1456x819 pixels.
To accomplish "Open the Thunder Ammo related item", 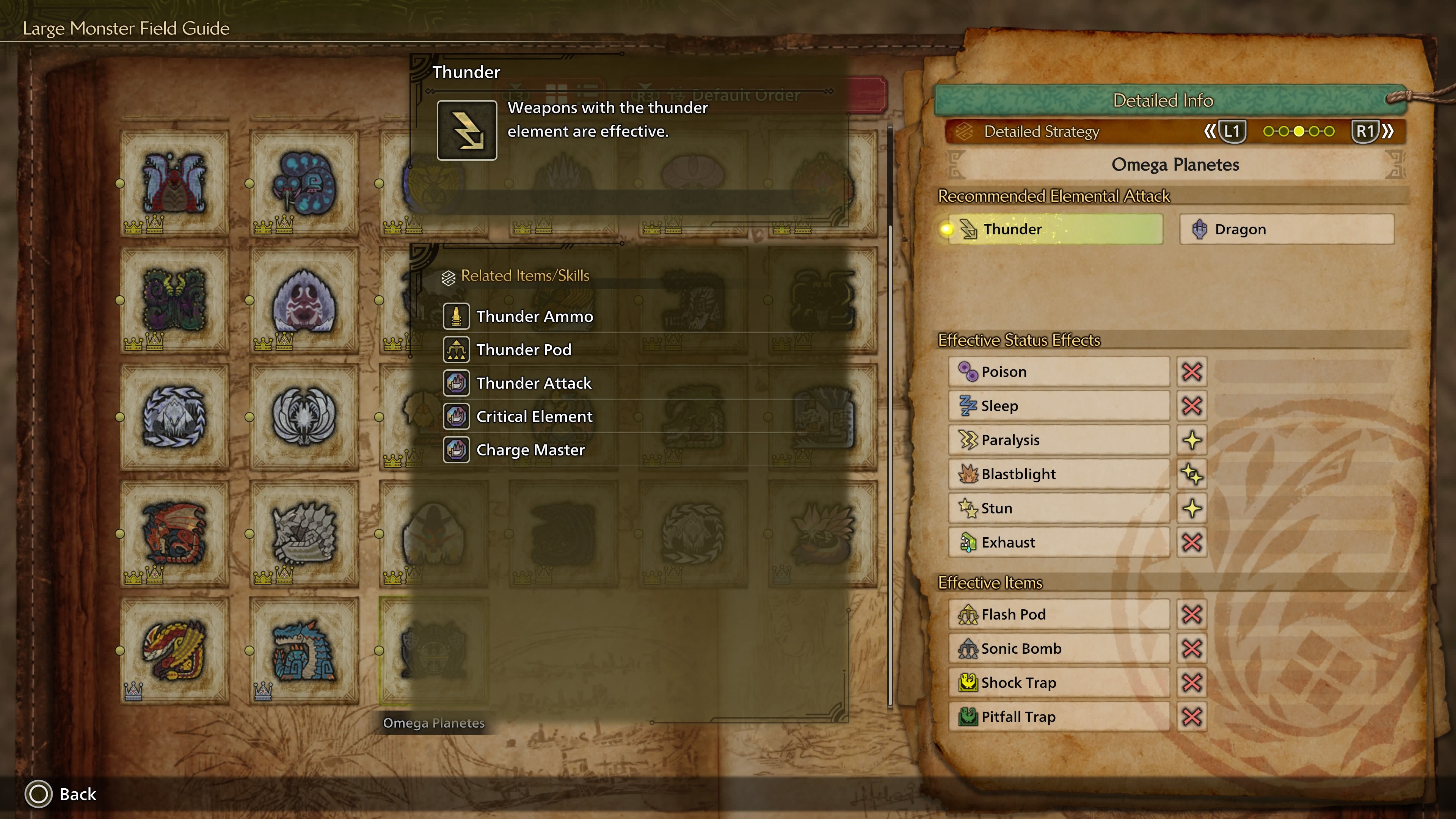I will (x=534, y=317).
